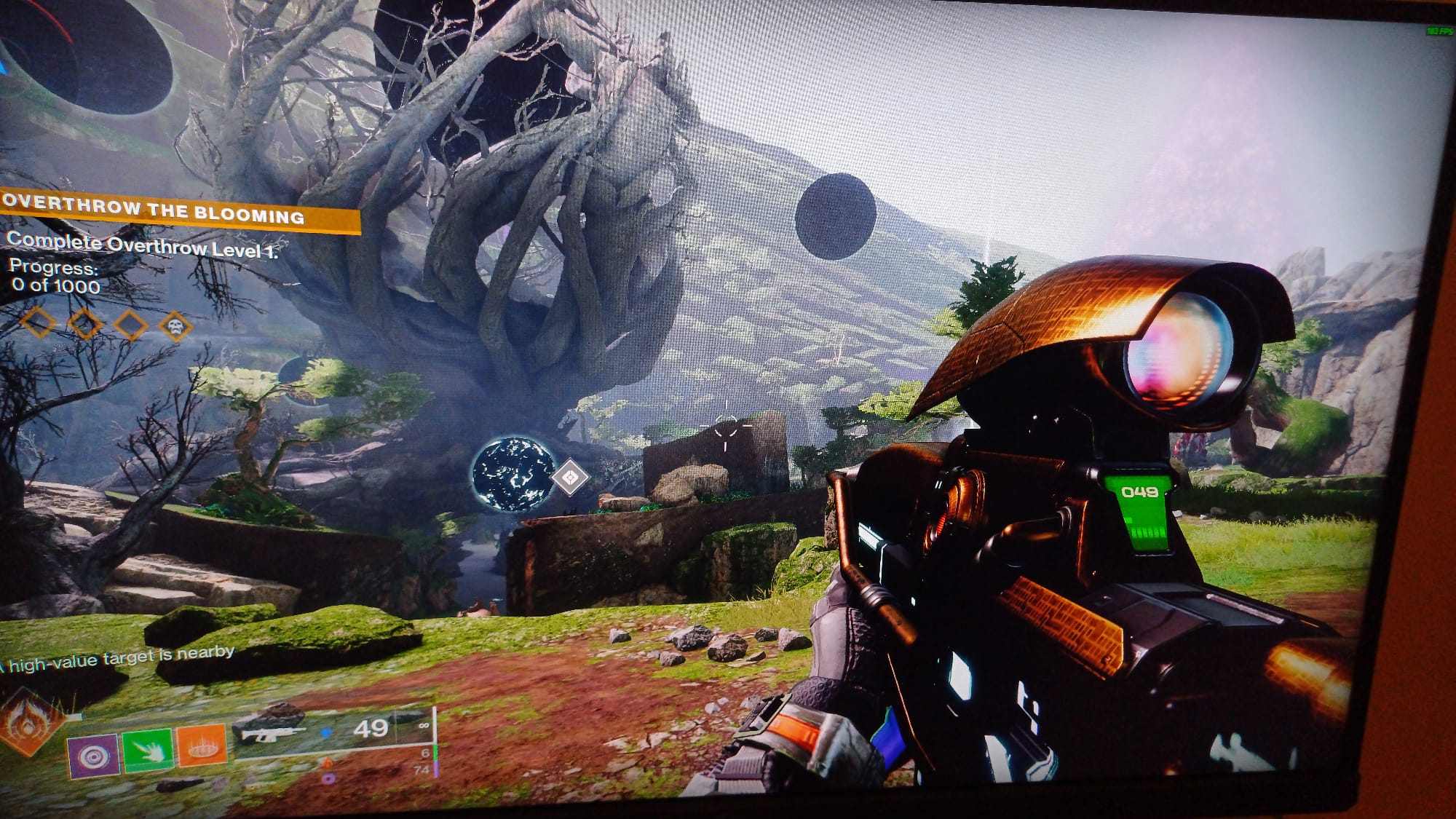Select the skull boss stage diamond

point(175,327)
